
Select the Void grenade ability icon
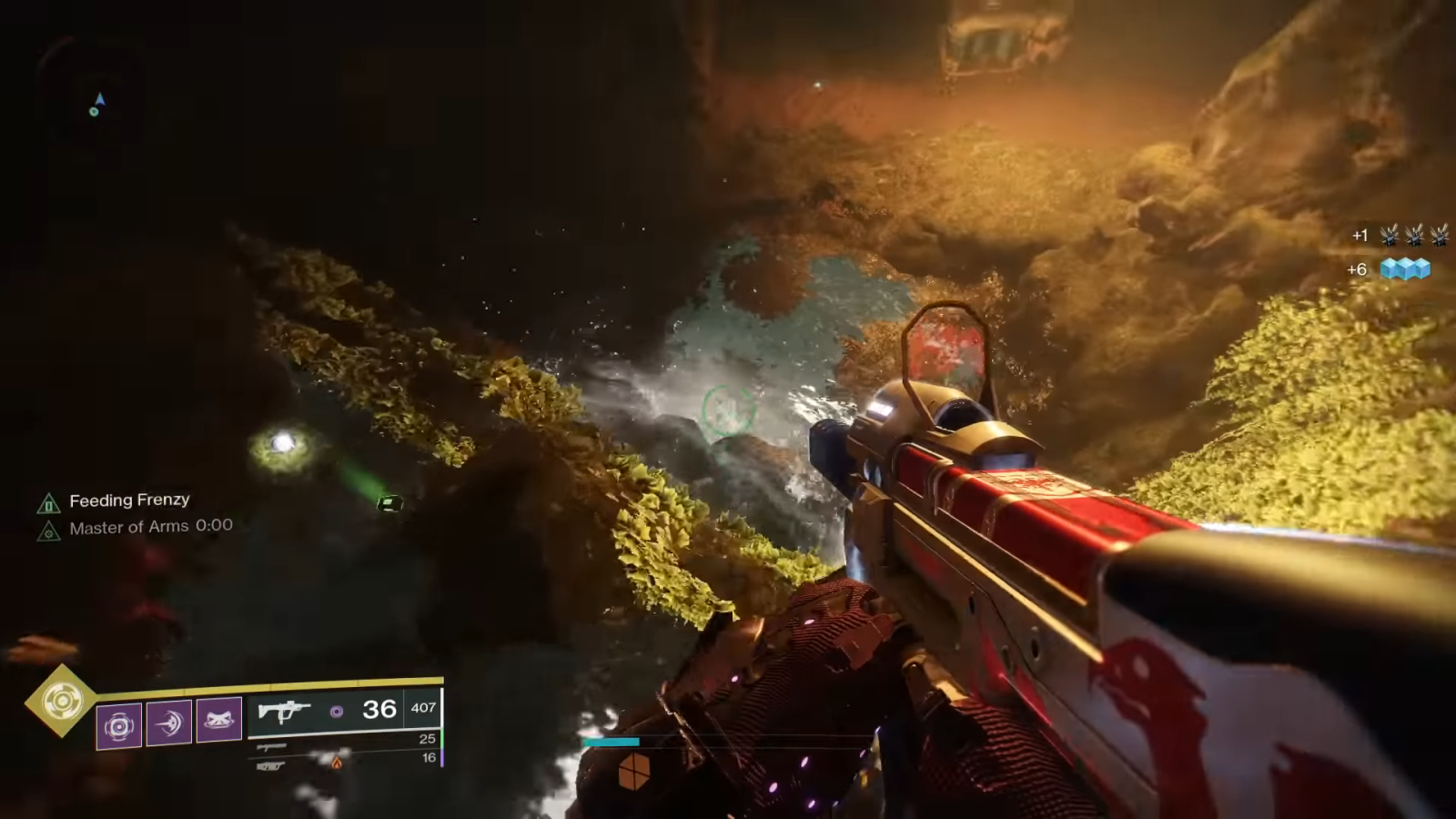[119, 725]
